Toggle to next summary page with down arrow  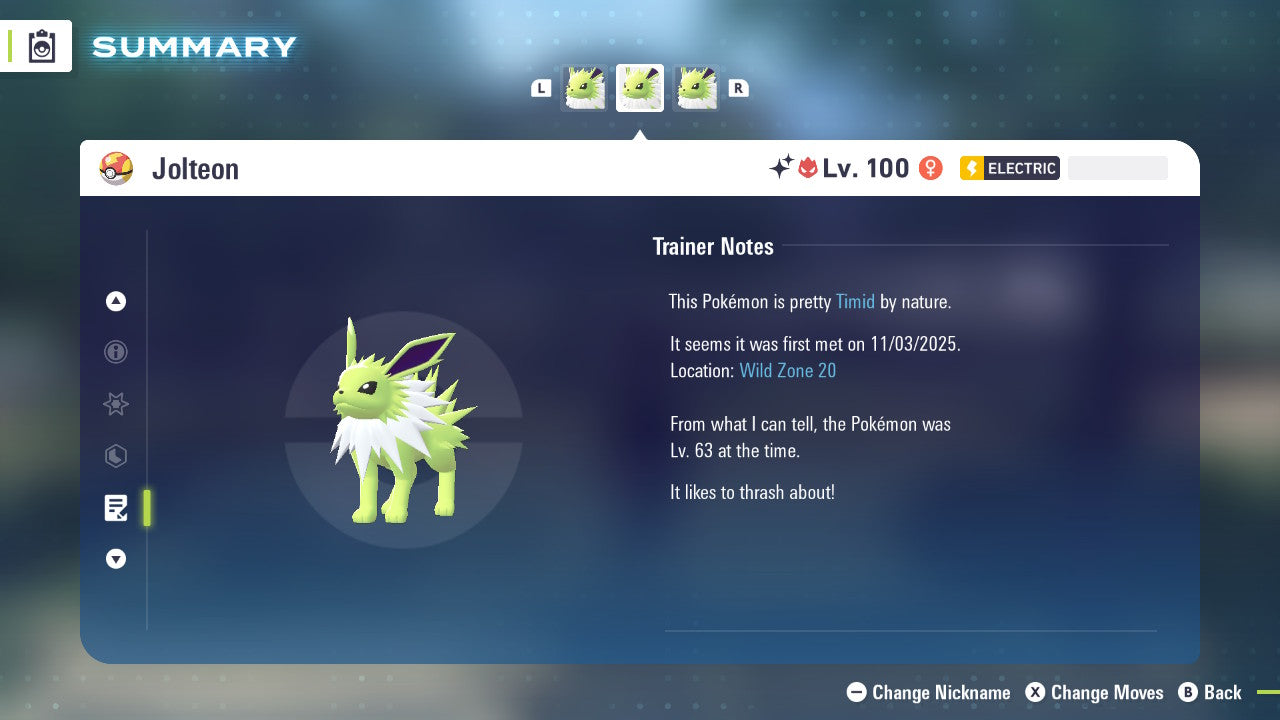pyautogui.click(x=115, y=559)
